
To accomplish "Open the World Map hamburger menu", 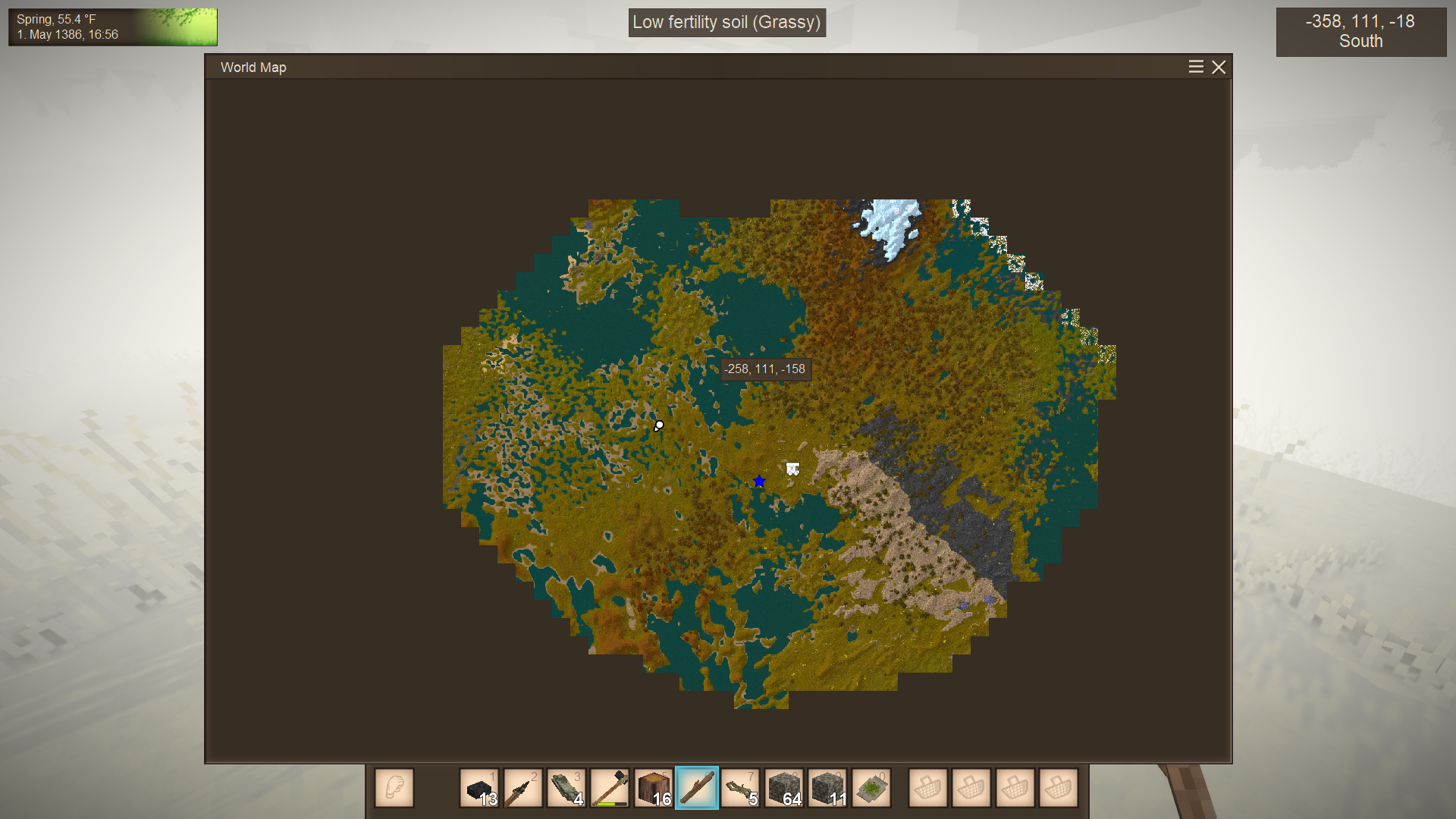I will 1196,67.
